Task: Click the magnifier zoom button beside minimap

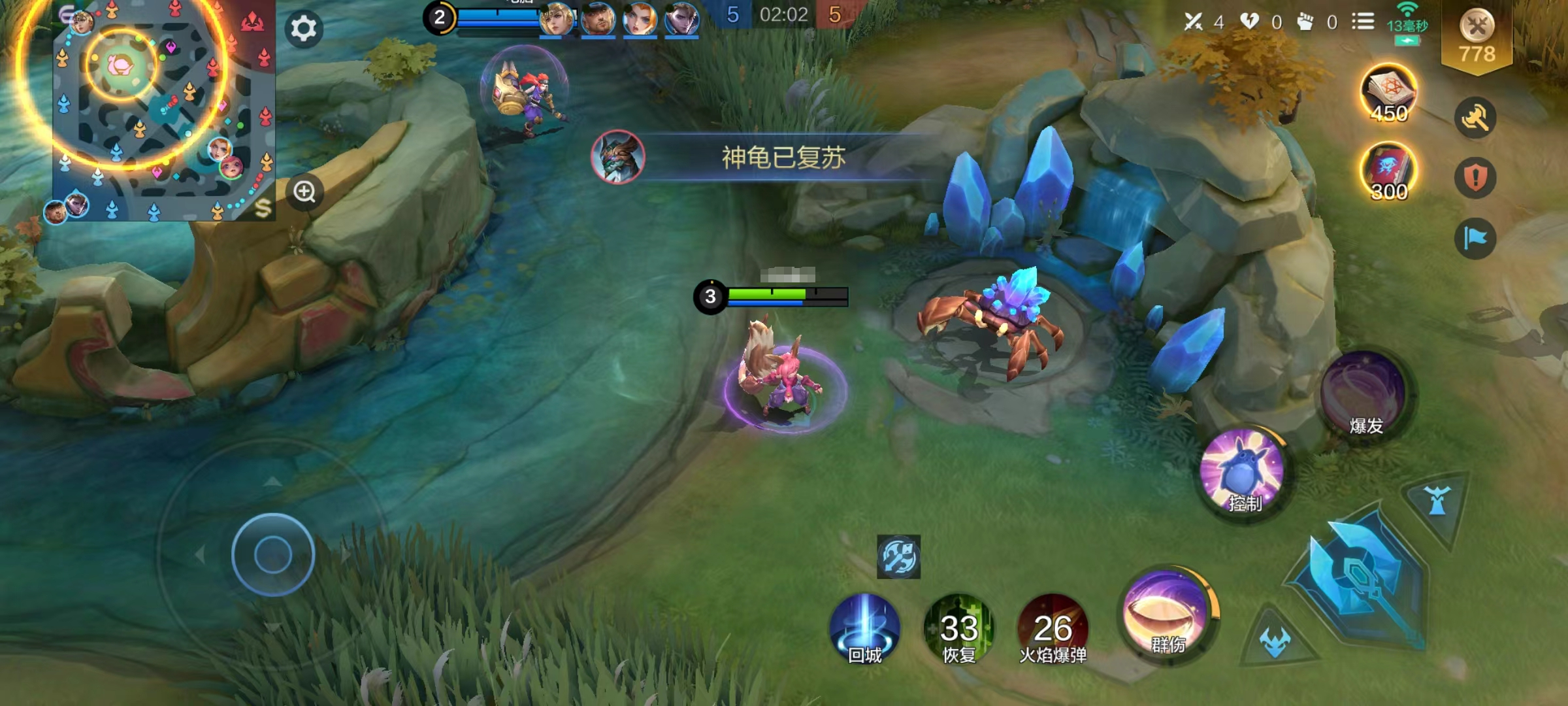Action: click(304, 192)
